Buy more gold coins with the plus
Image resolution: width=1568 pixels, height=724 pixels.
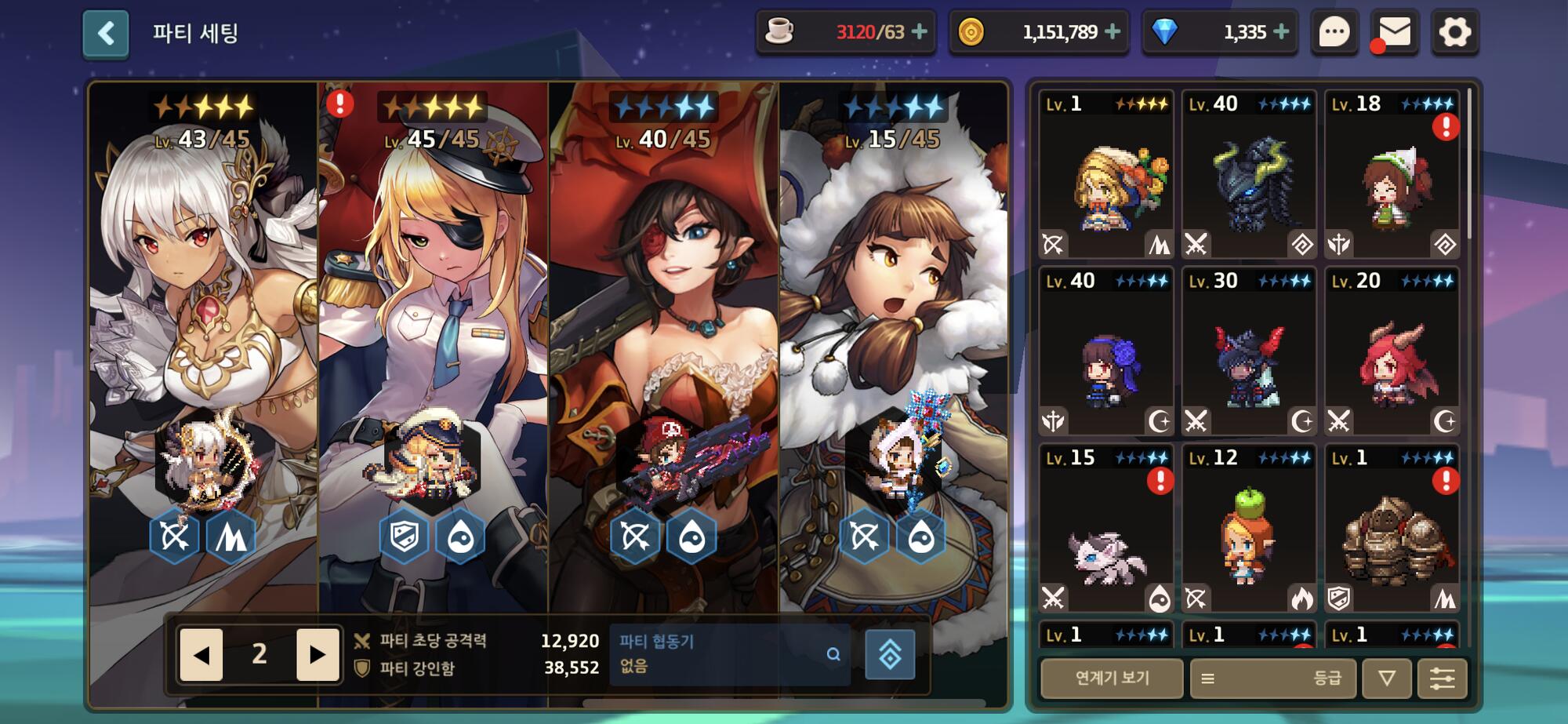pyautogui.click(x=1112, y=32)
